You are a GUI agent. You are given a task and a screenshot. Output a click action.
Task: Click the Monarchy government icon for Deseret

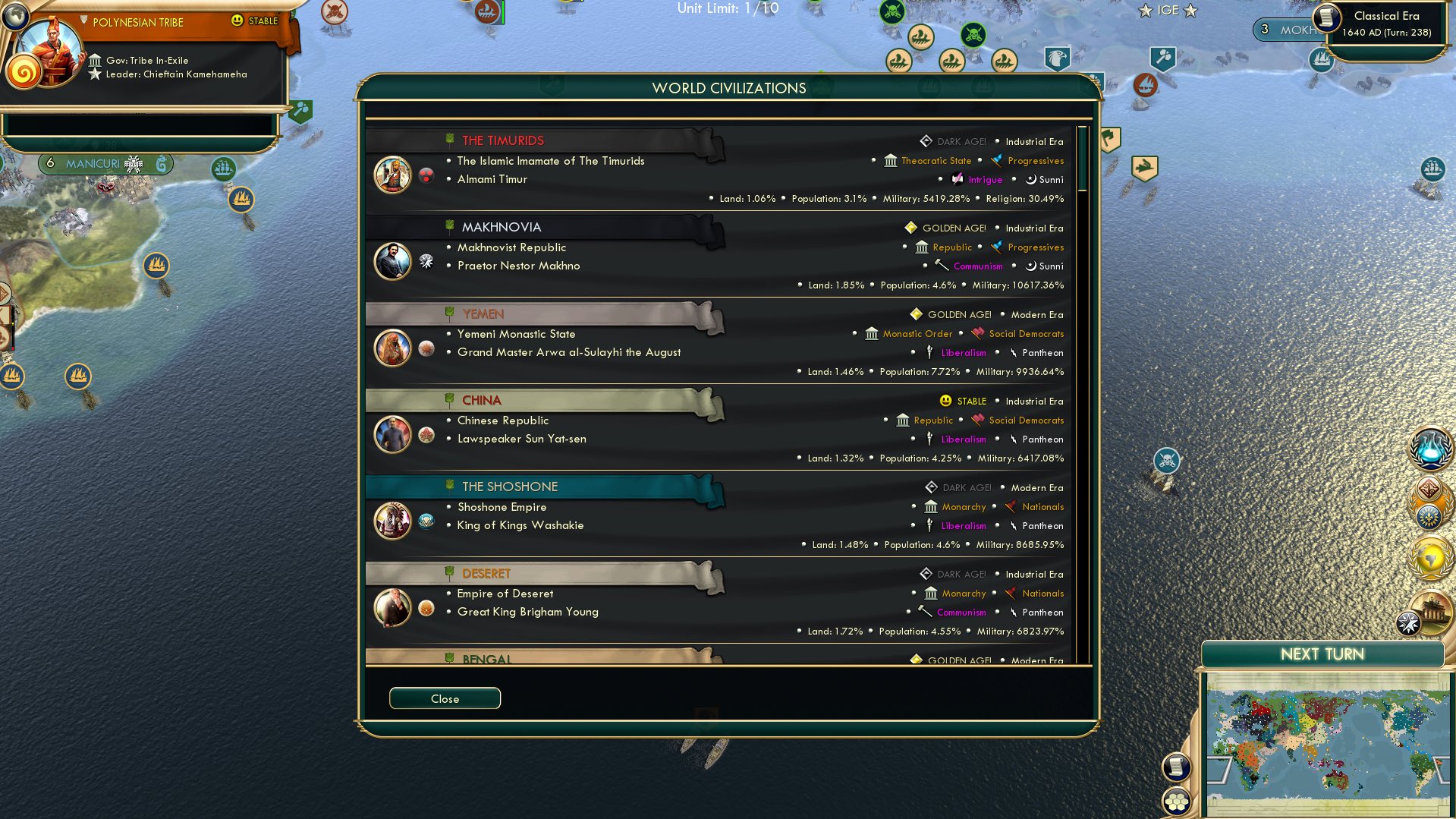[930, 593]
